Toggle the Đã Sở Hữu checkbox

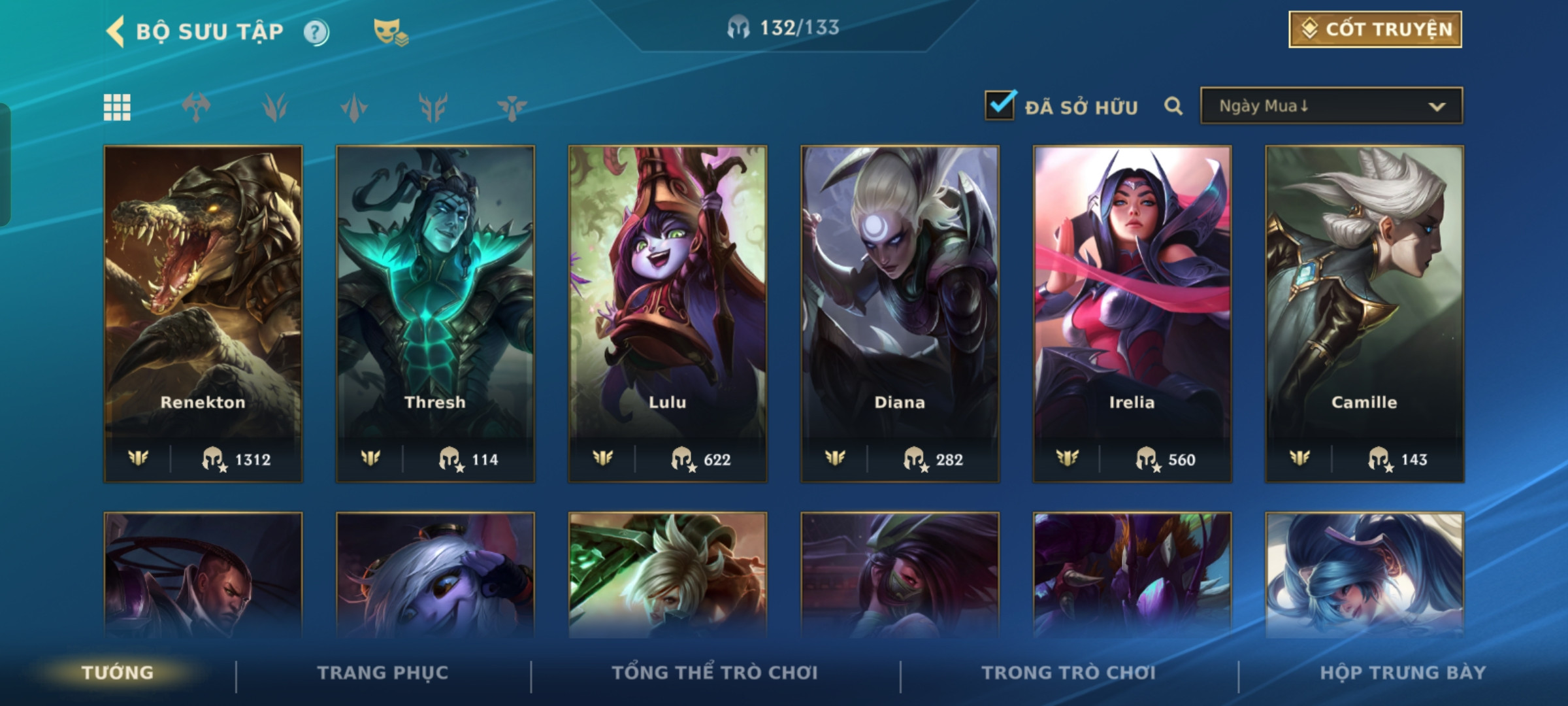click(x=1000, y=105)
